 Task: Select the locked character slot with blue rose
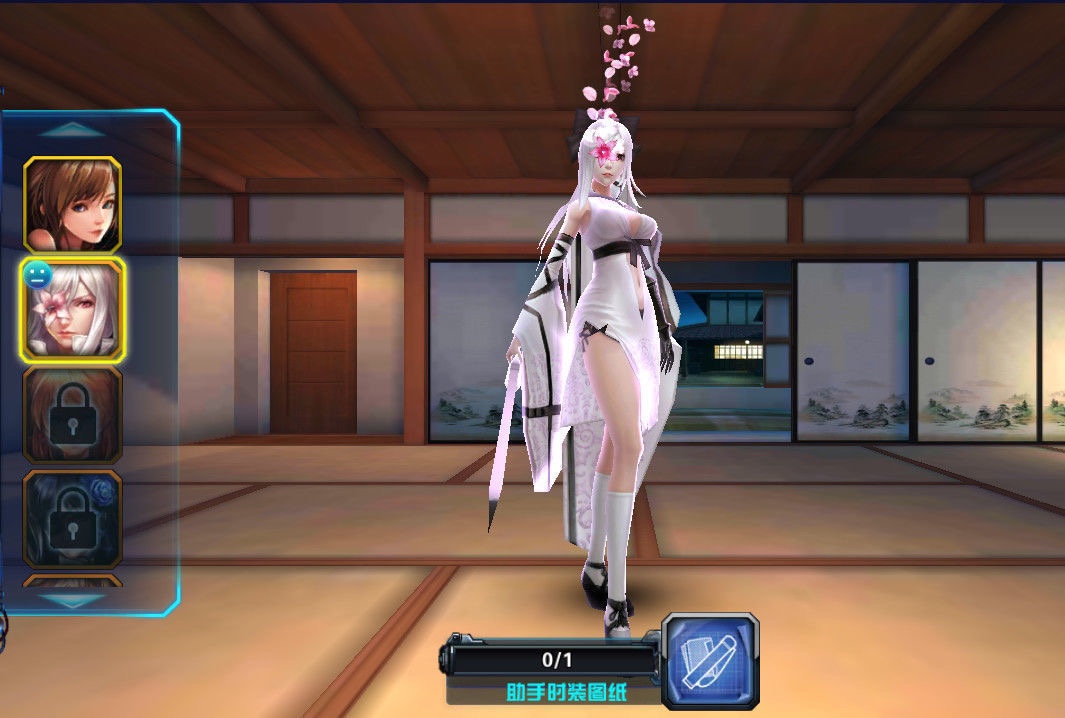(x=73, y=518)
